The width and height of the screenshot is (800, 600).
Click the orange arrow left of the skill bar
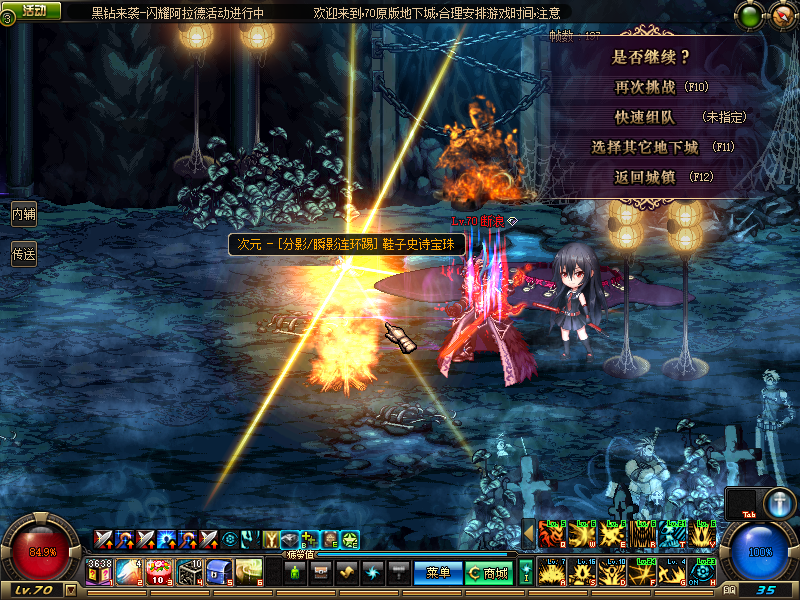529,533
